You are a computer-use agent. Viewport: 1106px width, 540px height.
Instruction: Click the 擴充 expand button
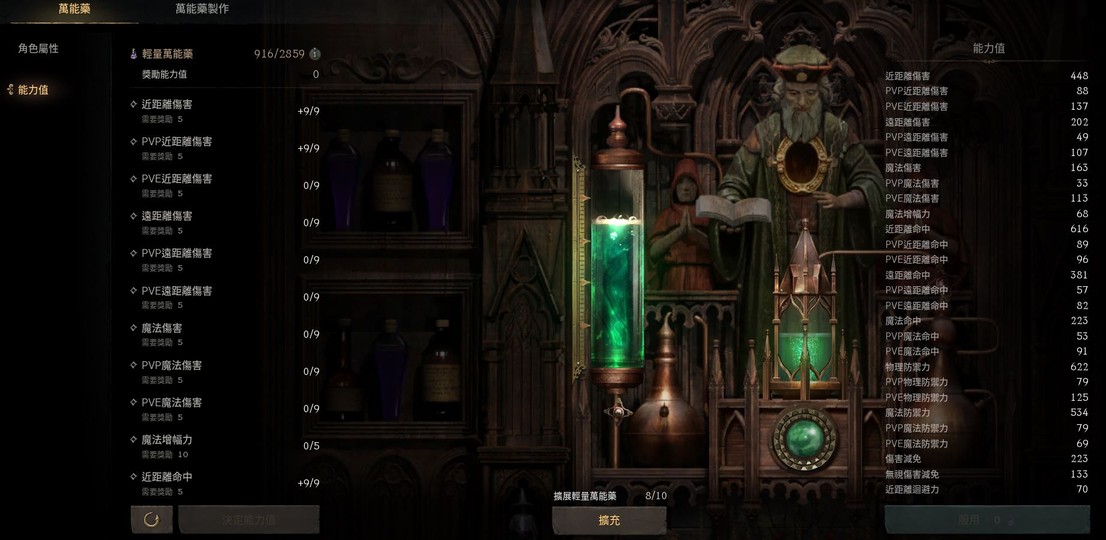(609, 520)
